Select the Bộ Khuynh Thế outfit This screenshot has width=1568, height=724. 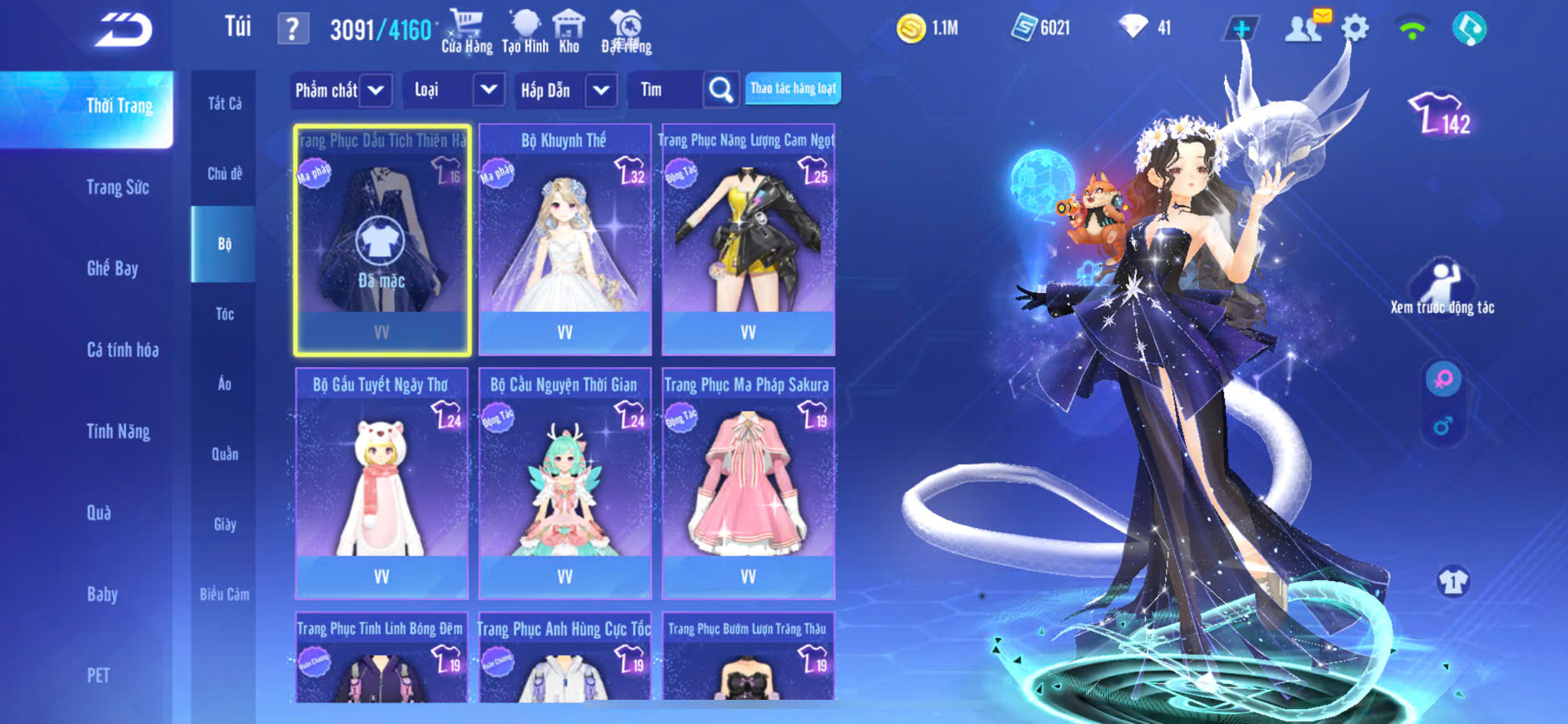[565, 240]
